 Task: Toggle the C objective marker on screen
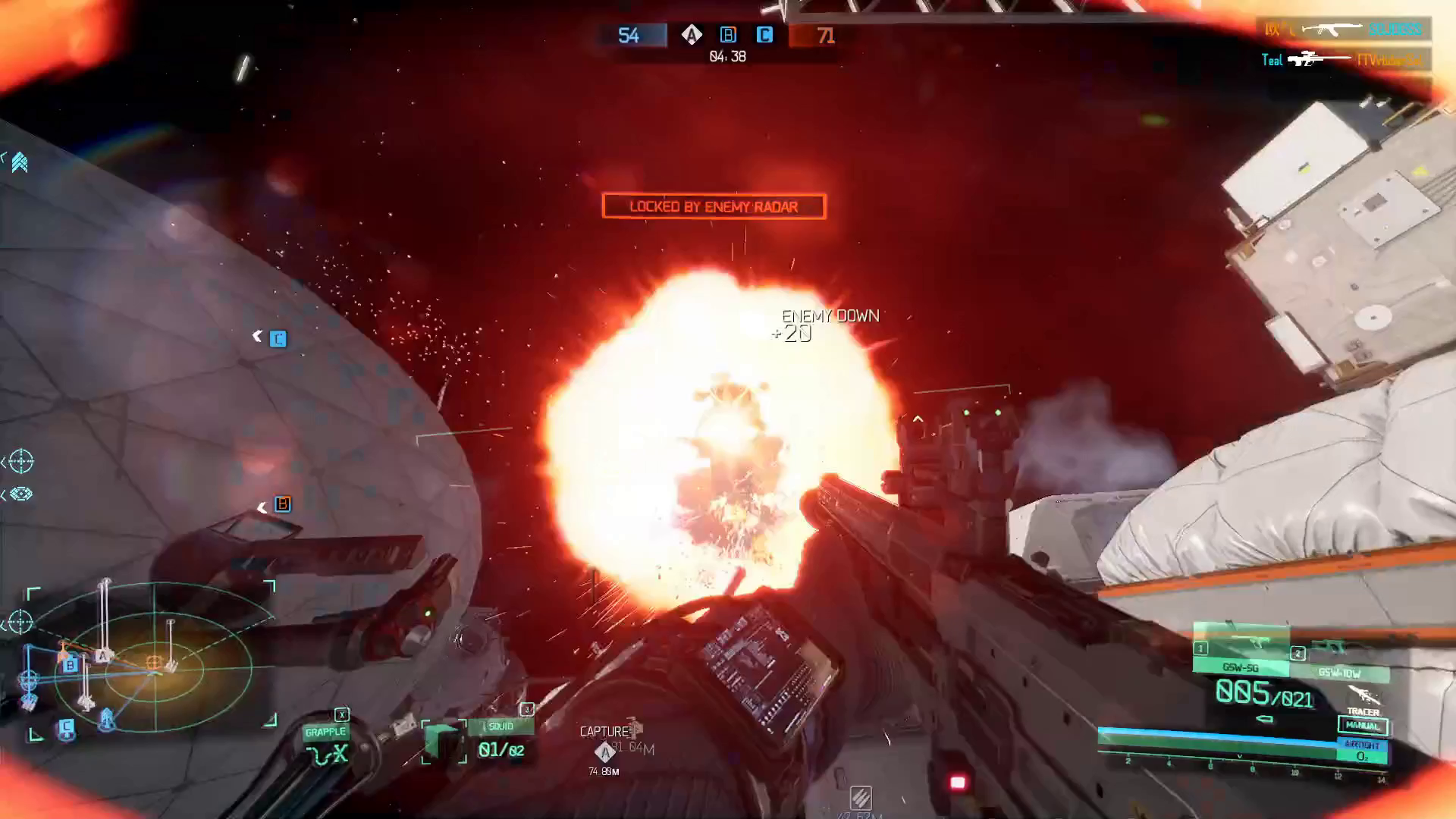tap(277, 339)
